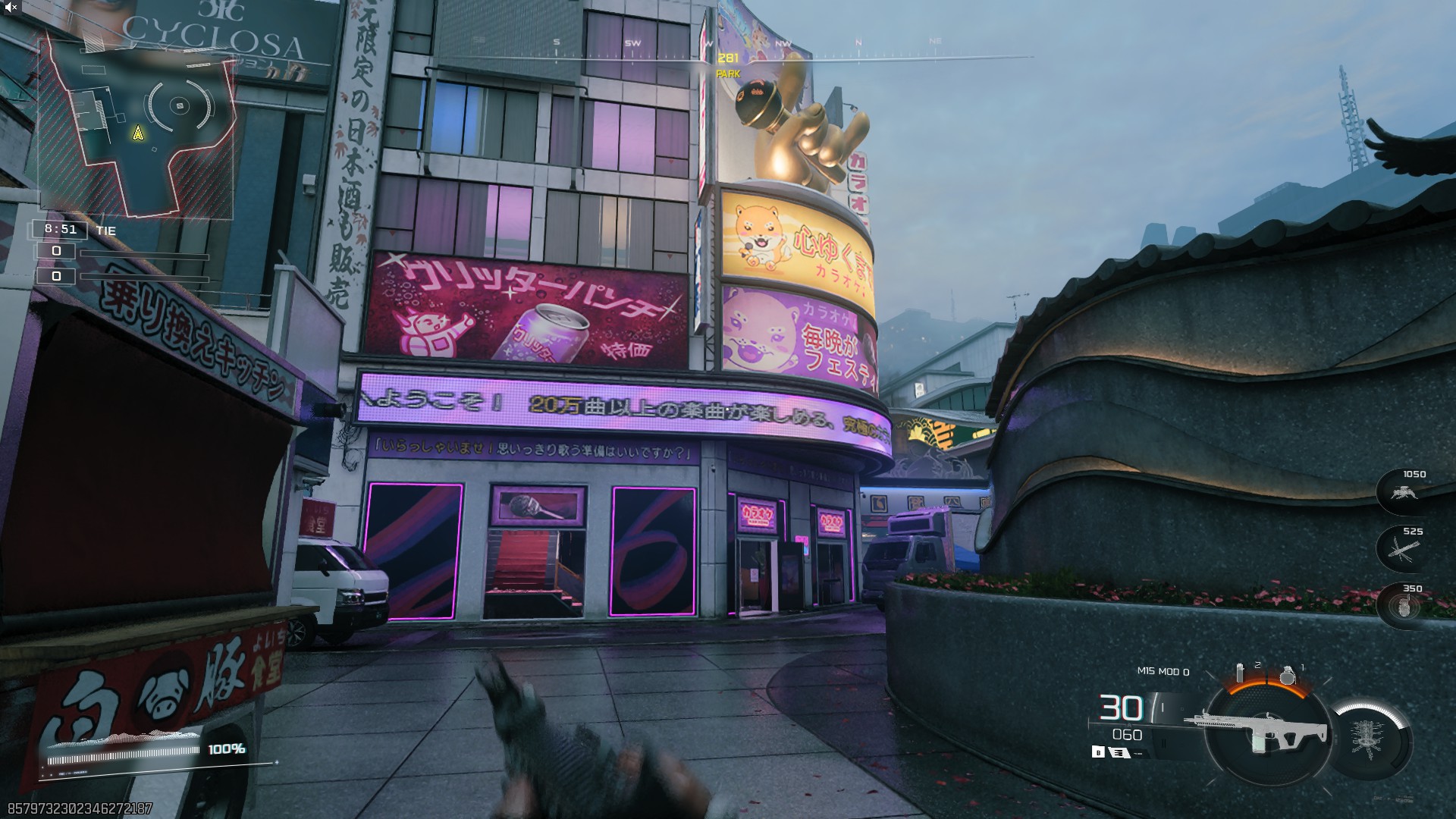Click the PARK objective marker on the compass
Screen dimensions: 1456x819
(727, 72)
